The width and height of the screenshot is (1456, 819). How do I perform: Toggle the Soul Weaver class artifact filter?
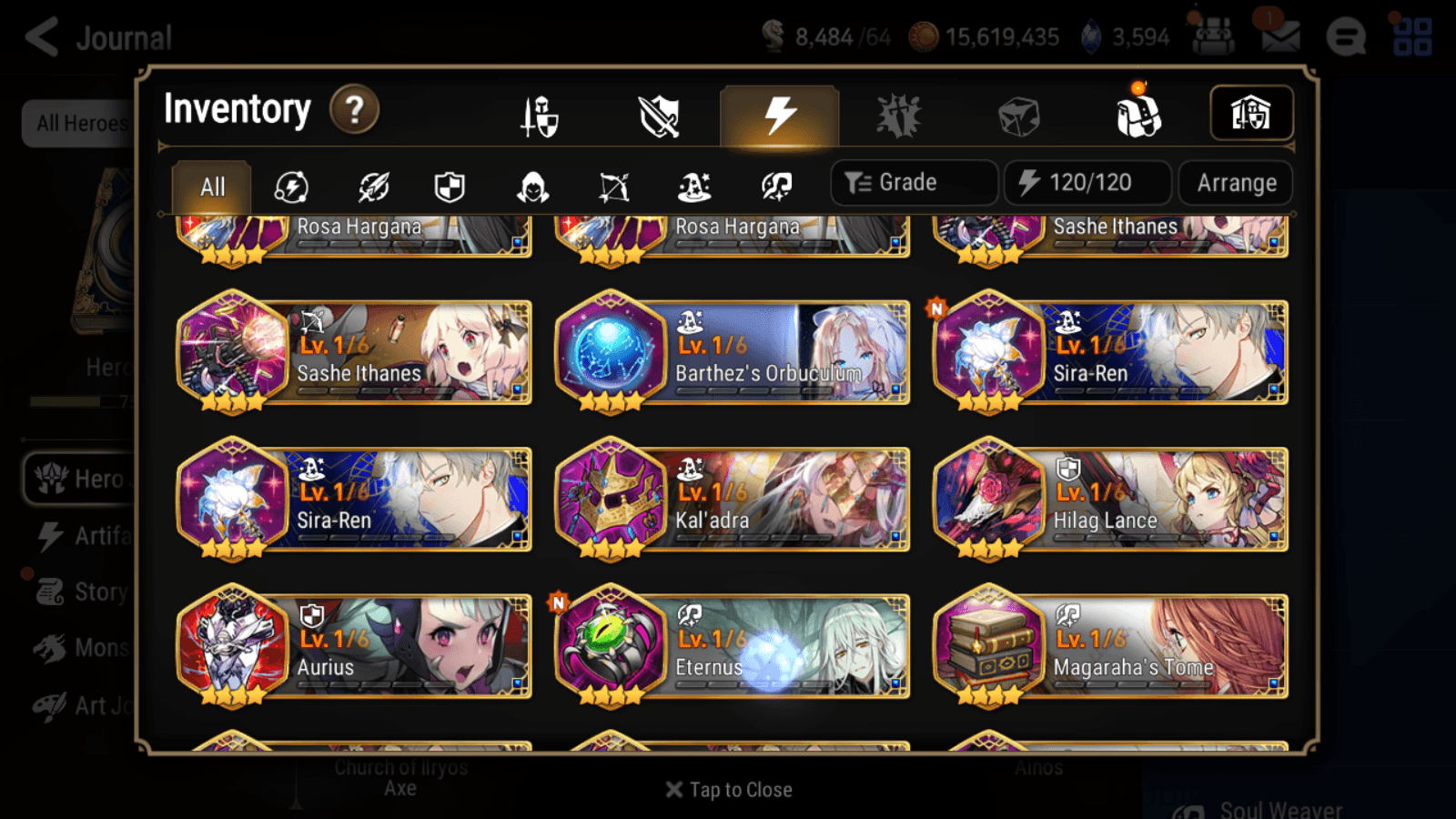point(776,187)
